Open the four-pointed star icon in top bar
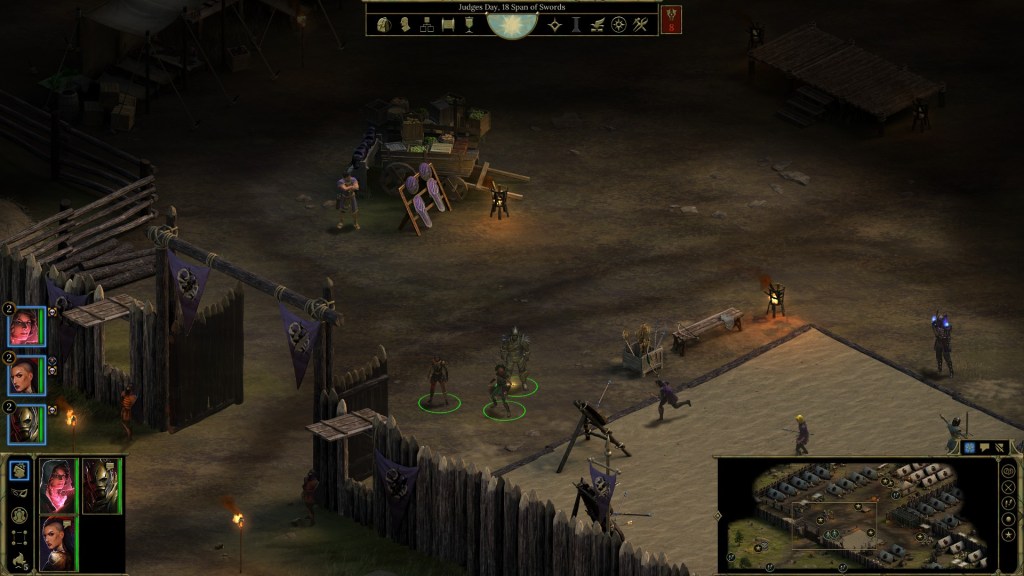1024x576 pixels. point(556,24)
